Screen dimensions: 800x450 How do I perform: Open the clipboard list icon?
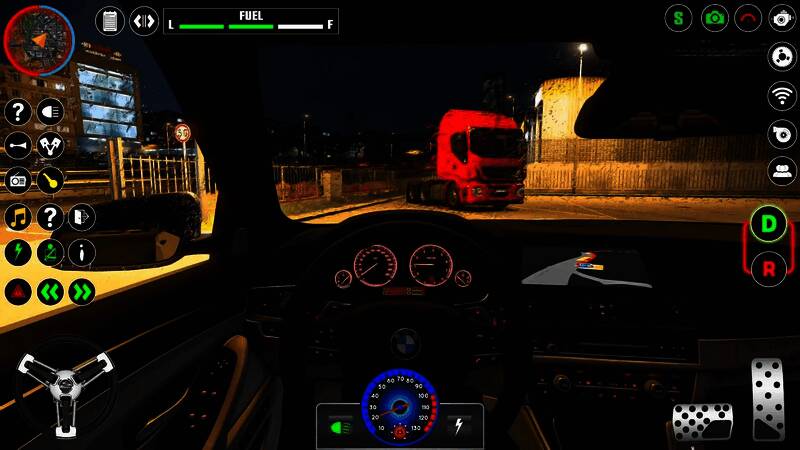tap(110, 20)
